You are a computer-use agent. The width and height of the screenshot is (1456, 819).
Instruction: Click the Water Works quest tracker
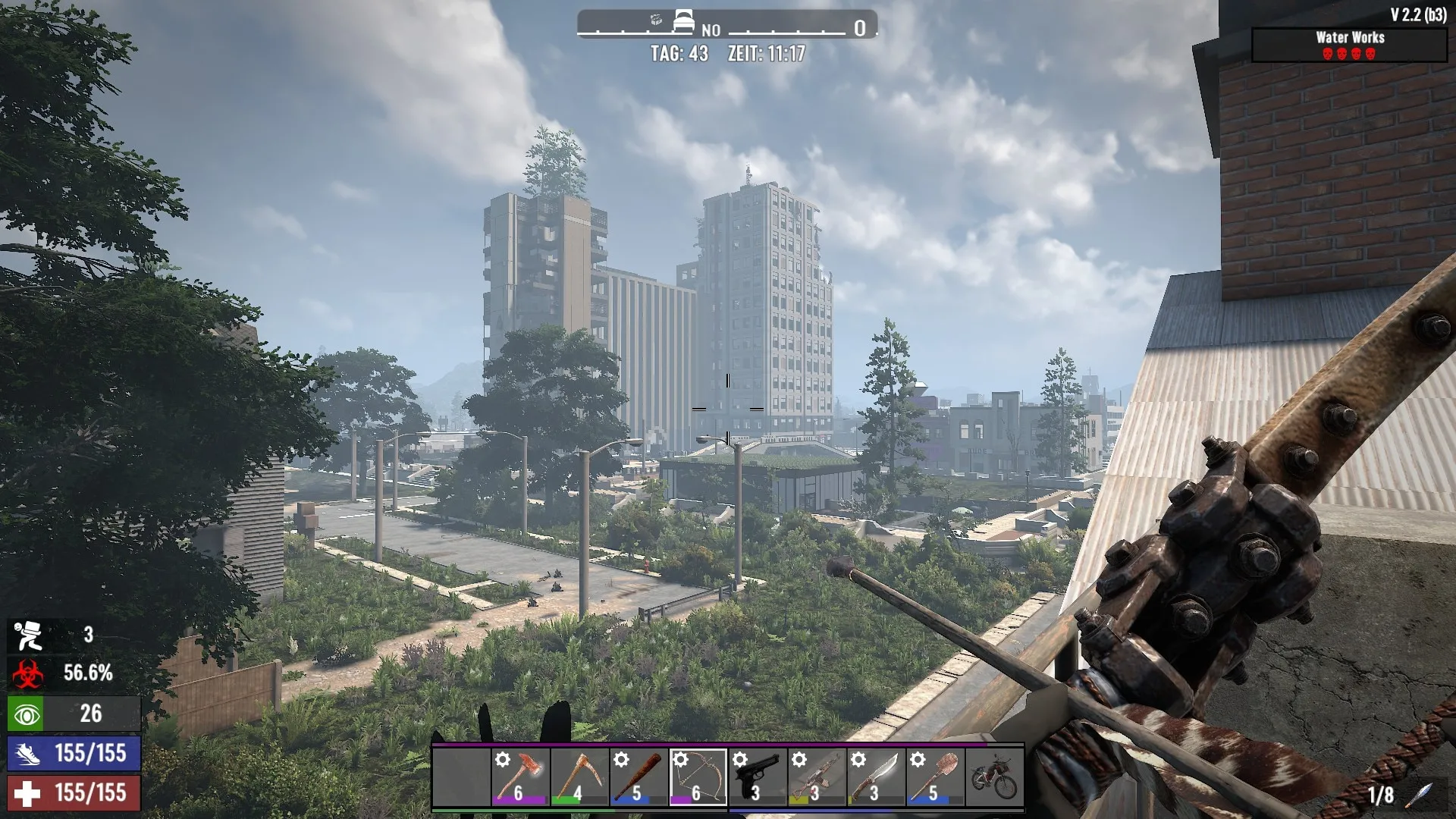point(1349,45)
